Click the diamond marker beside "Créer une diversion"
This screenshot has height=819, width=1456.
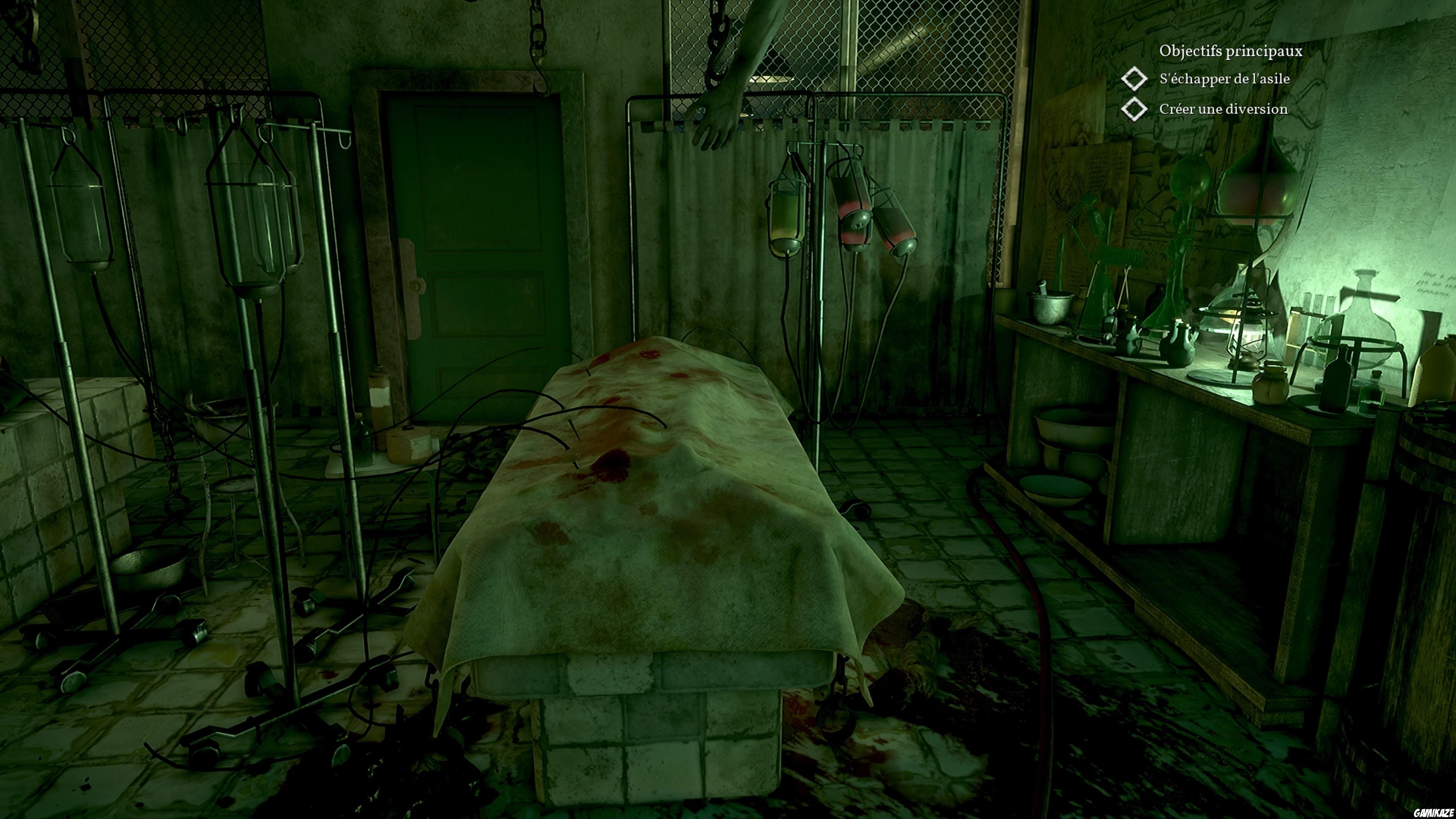(1134, 109)
